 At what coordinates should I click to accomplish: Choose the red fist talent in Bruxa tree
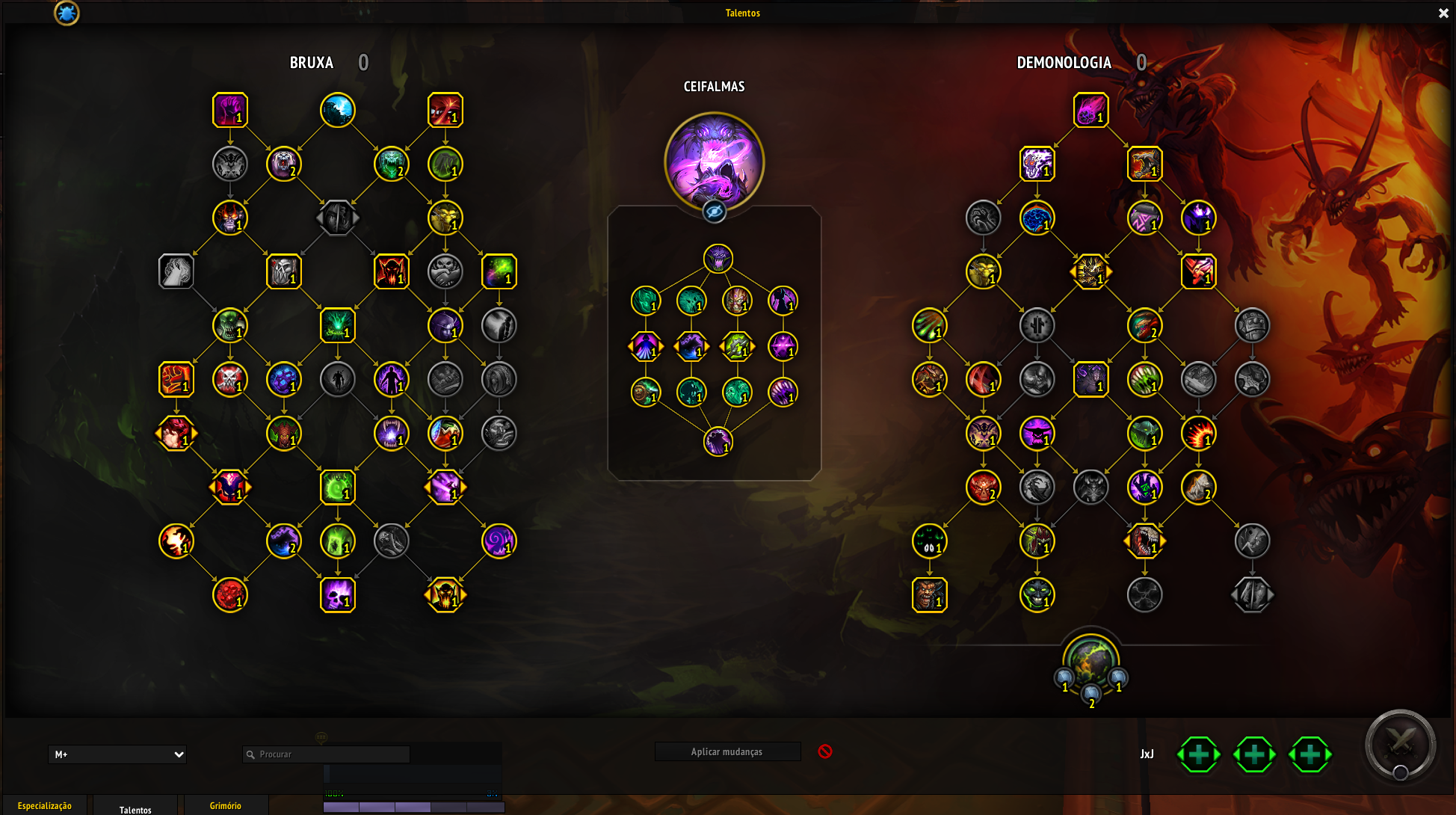tap(176, 379)
